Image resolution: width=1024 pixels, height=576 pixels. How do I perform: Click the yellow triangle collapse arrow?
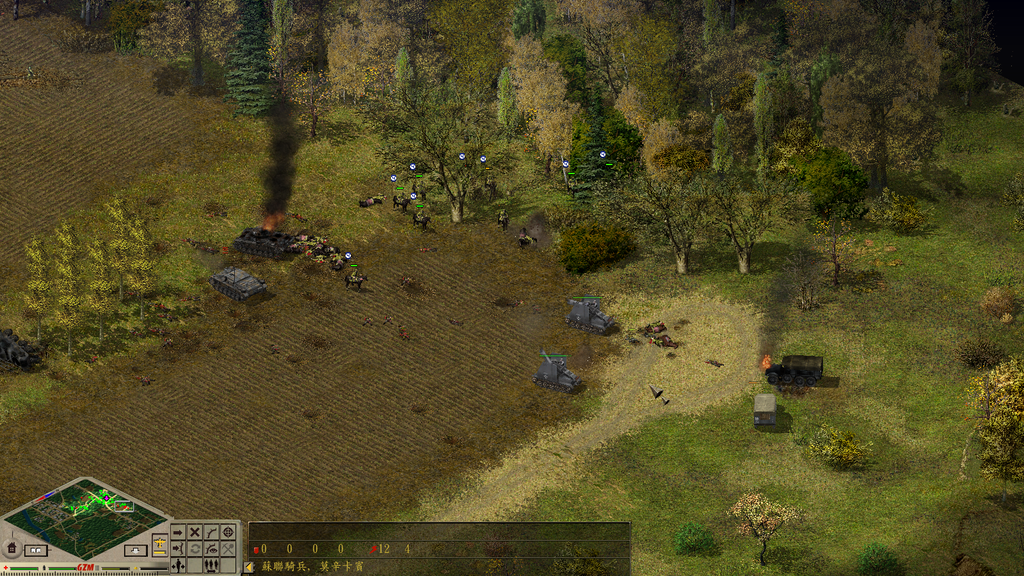point(249,566)
